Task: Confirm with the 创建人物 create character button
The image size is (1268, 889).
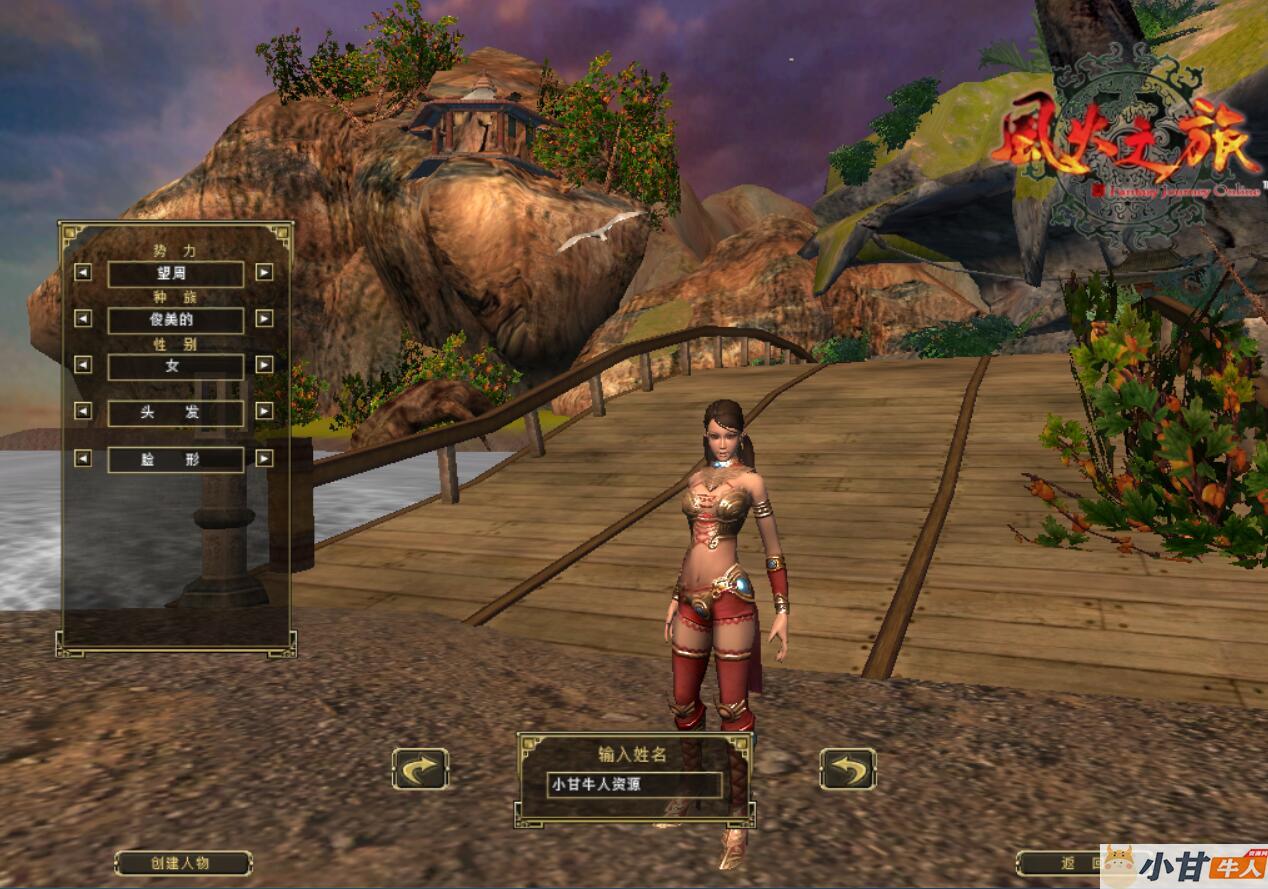Action: [182, 863]
